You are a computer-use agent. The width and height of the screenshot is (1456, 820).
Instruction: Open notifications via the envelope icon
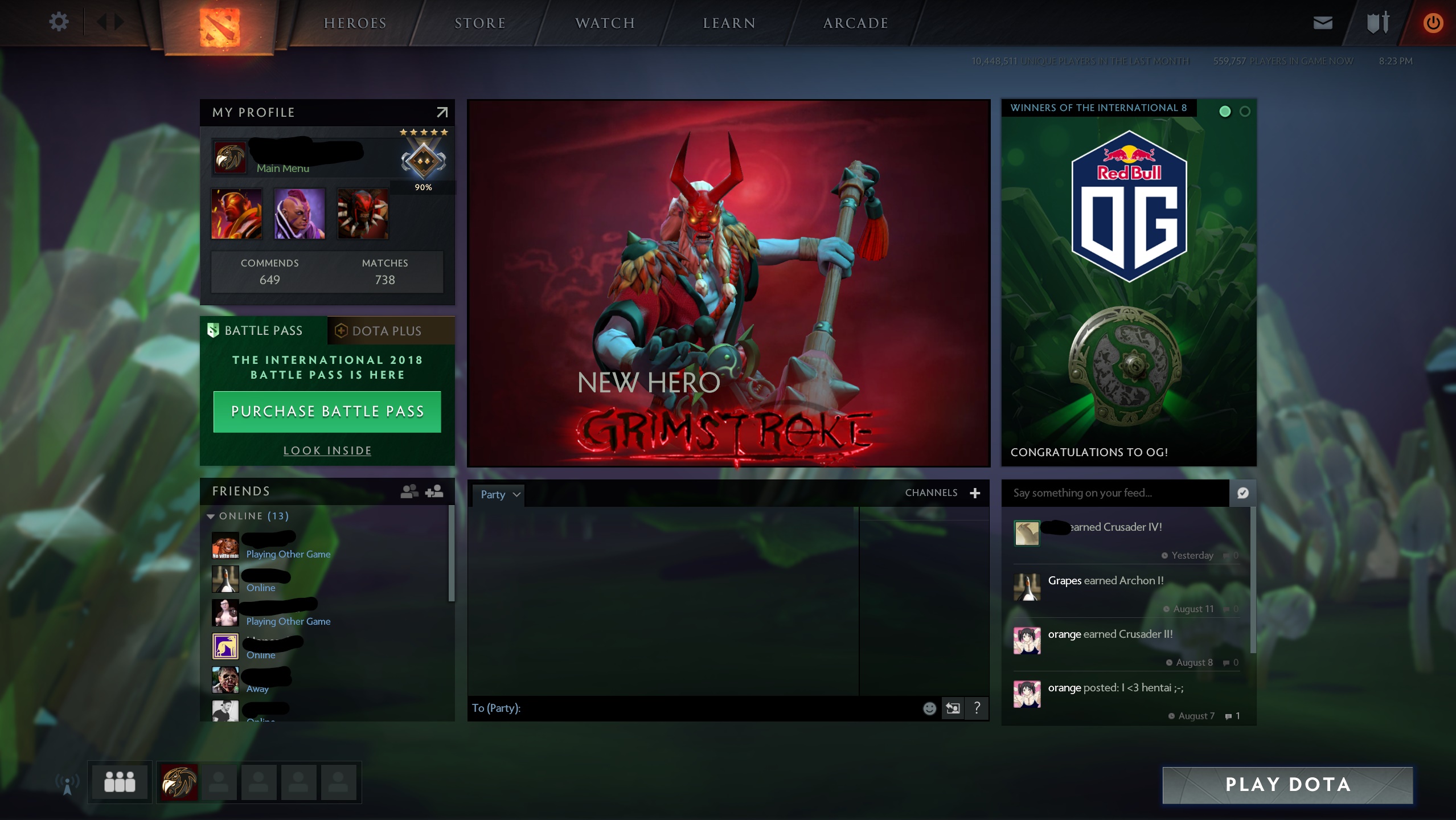(1322, 23)
